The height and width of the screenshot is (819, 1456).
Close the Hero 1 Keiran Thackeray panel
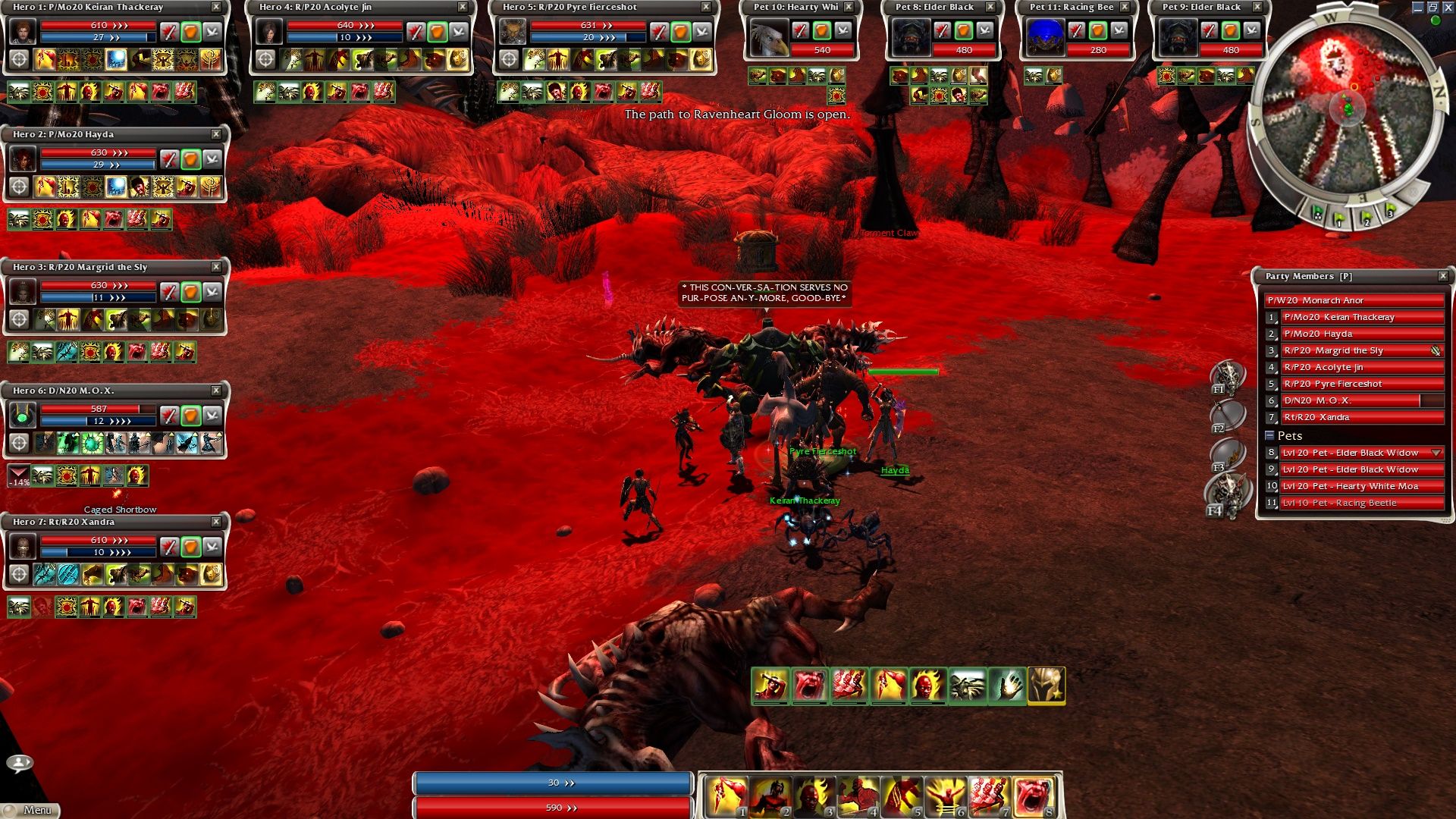[216, 7]
